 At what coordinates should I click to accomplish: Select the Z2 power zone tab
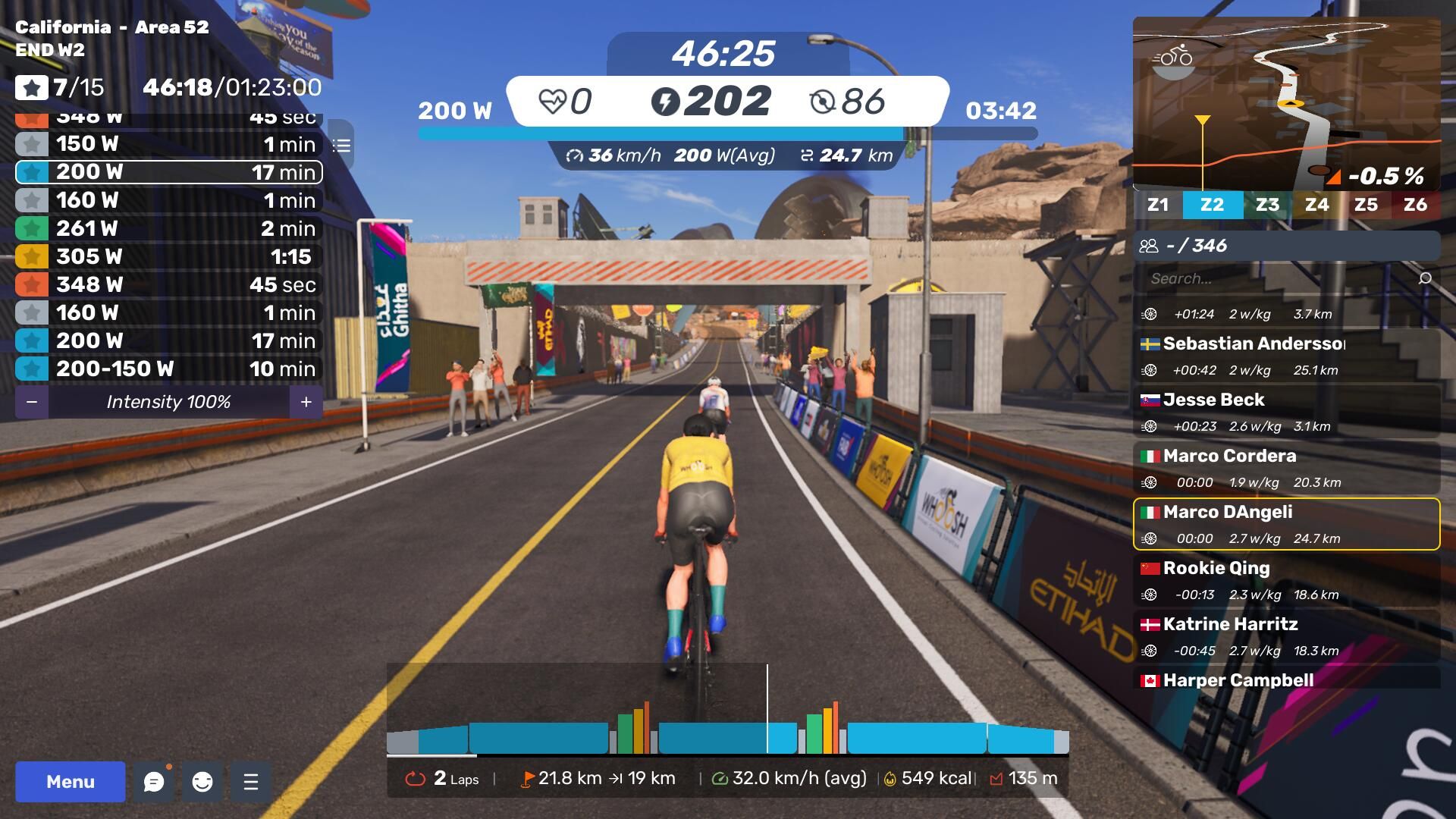tap(1212, 205)
